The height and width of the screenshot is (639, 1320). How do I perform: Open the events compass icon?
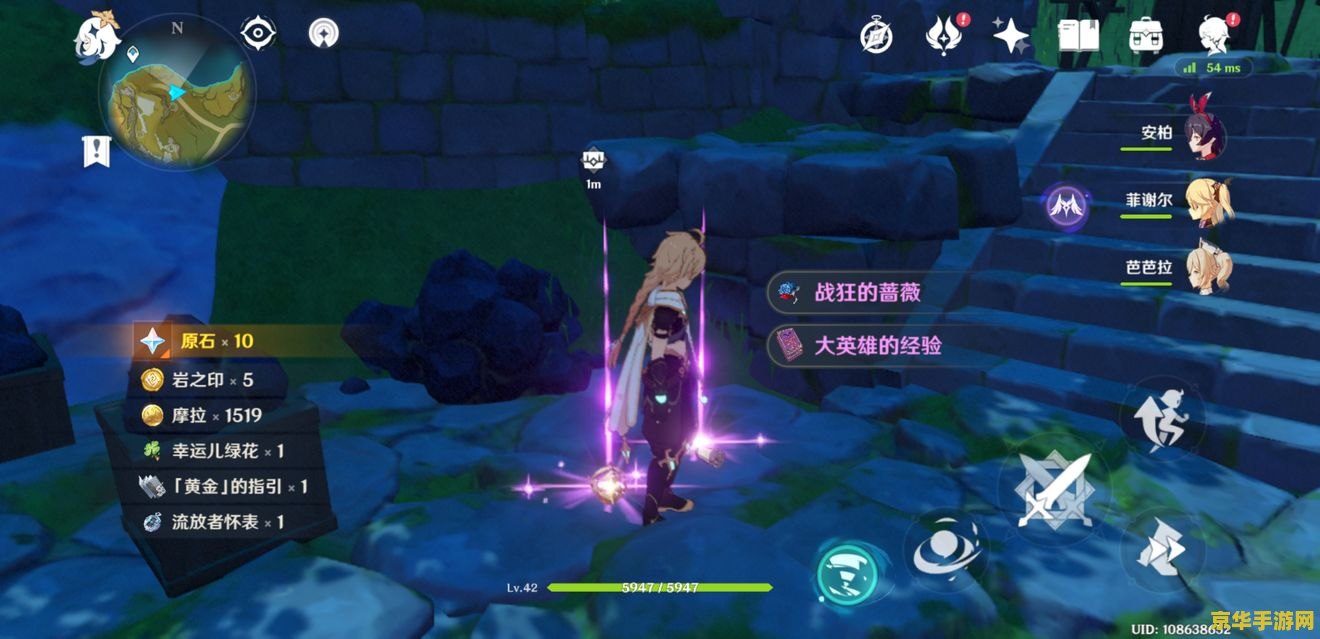point(877,37)
